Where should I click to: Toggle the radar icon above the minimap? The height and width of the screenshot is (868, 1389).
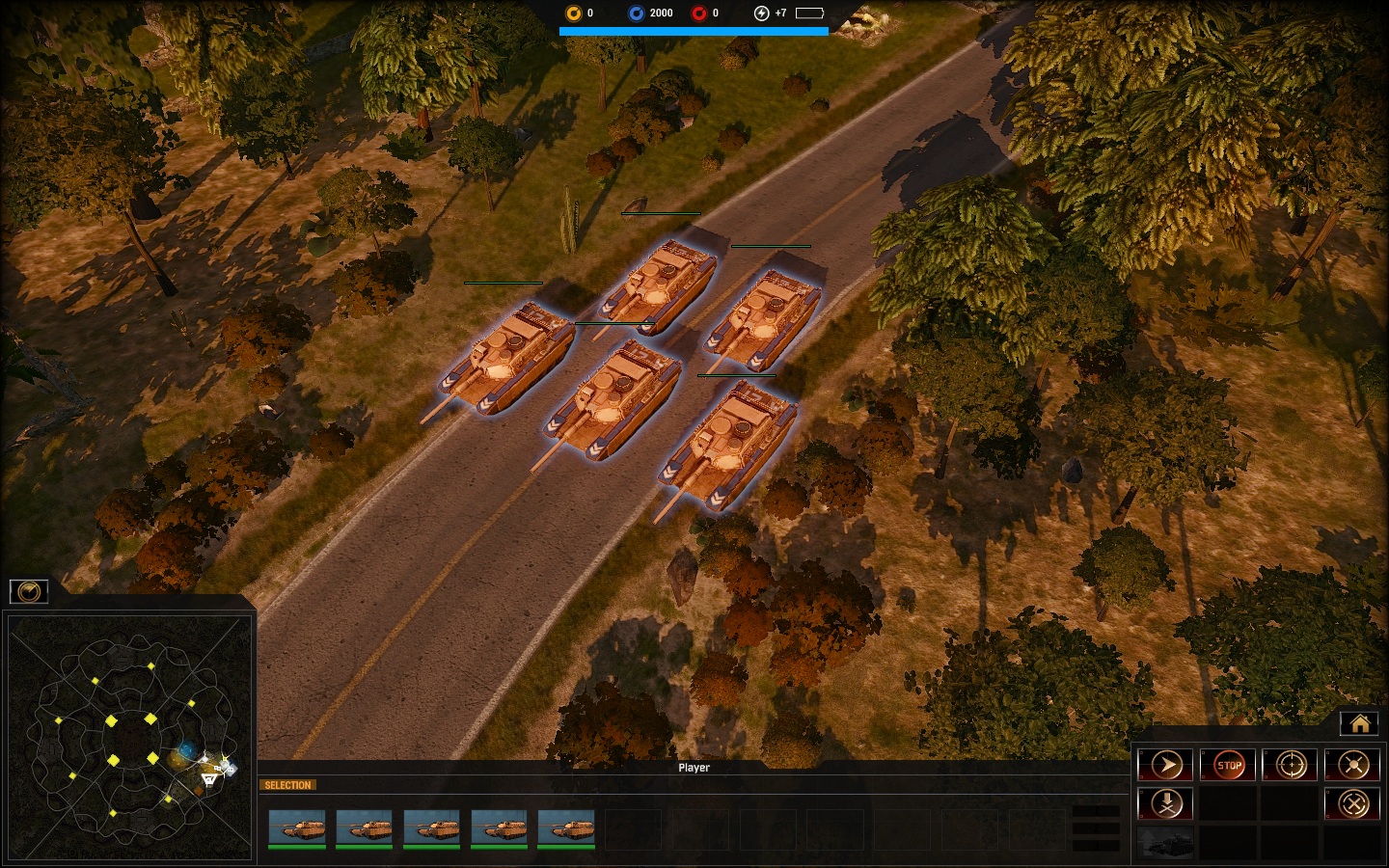(29, 591)
